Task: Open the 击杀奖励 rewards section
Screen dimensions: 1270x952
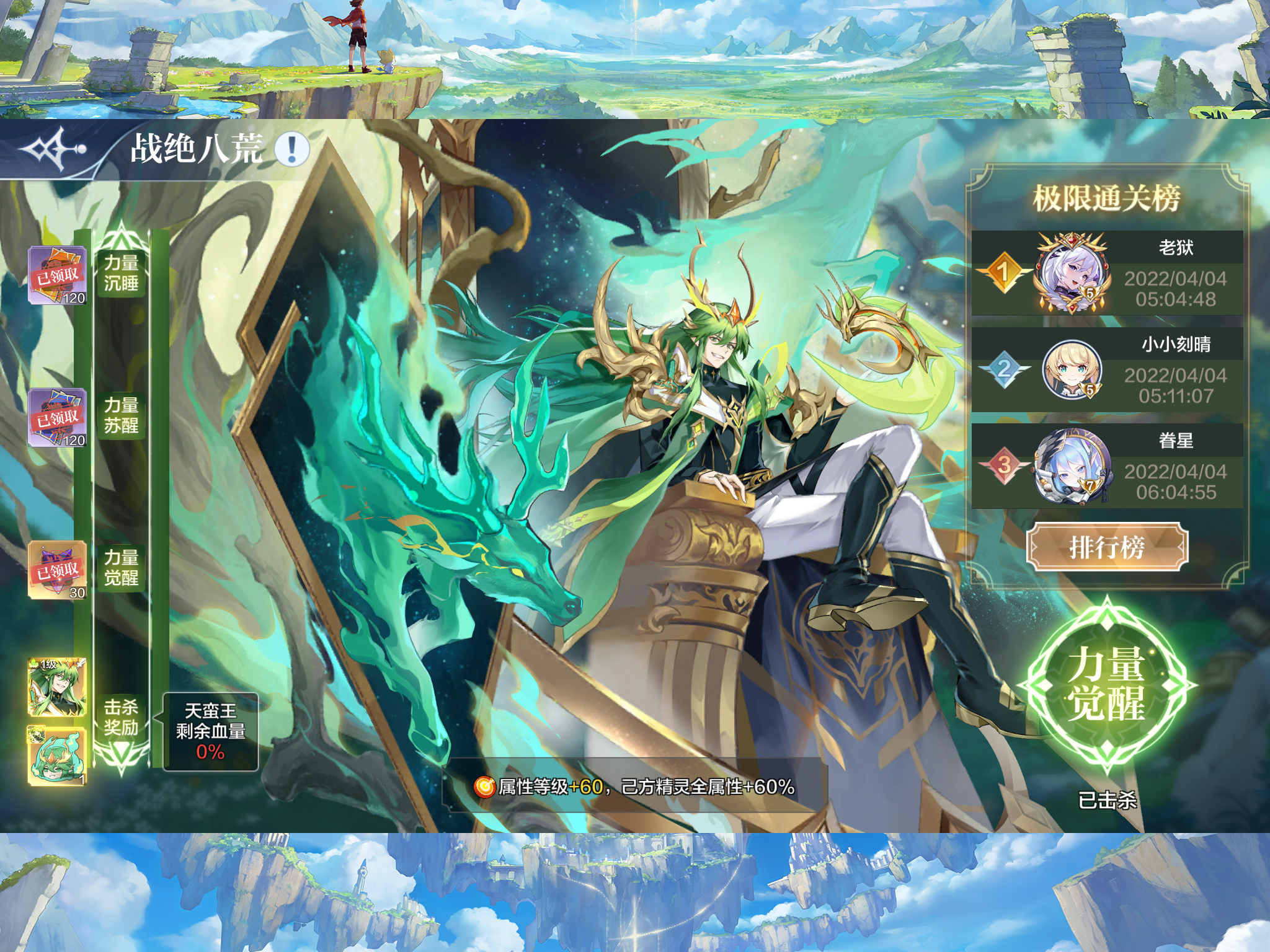Action: click(x=122, y=717)
